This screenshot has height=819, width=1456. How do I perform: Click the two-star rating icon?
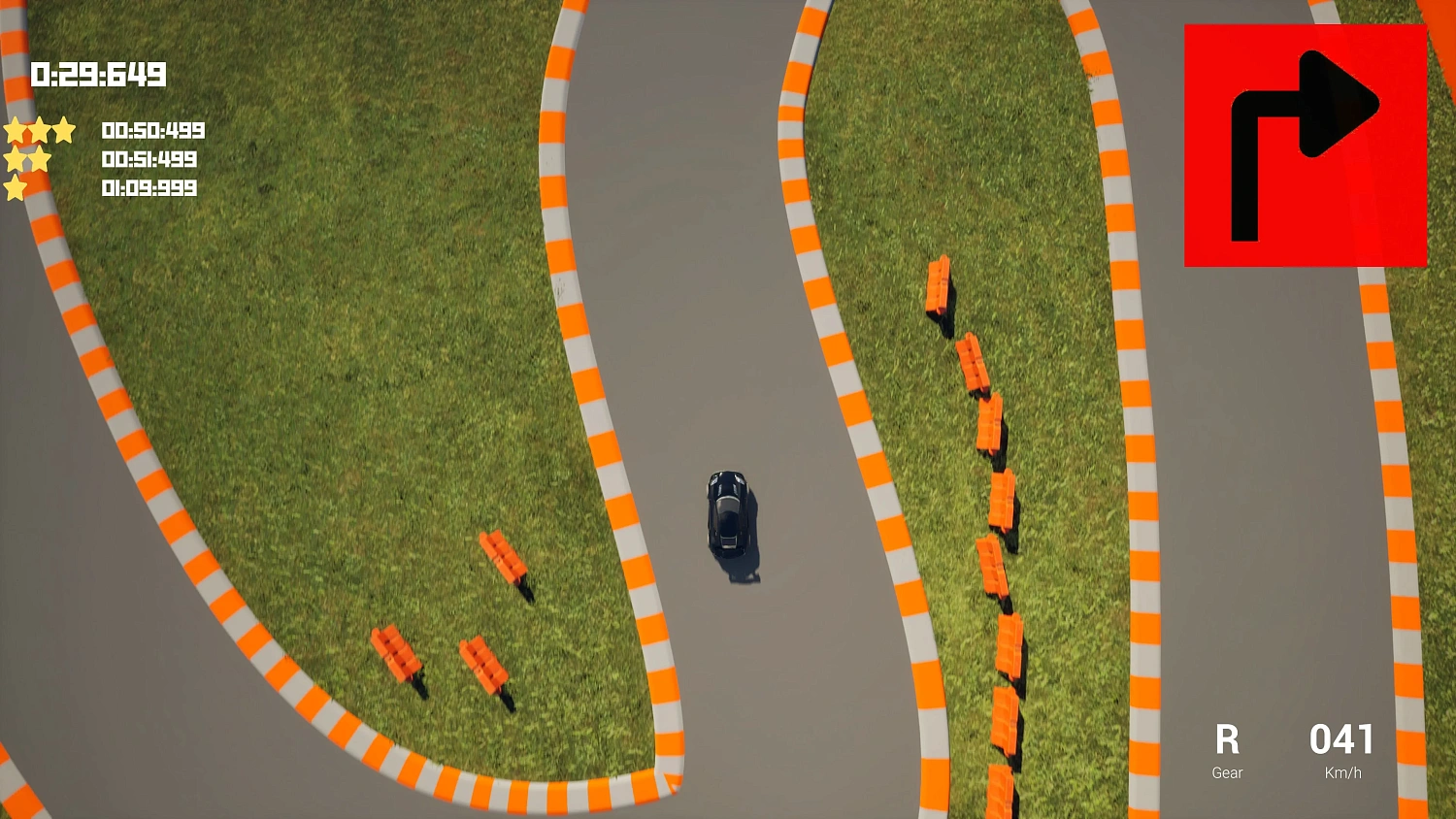pyautogui.click(x=27, y=159)
